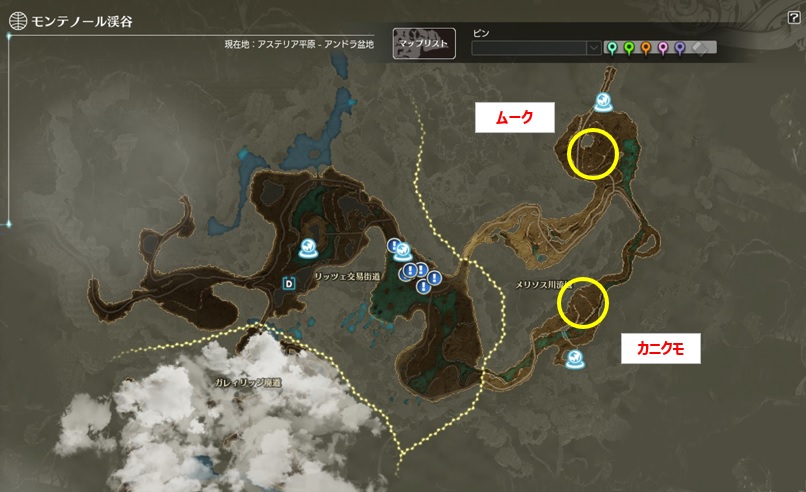Viewport: 806px width, 492px height.
Task: Select the warp portal at map's northern tip
Action: (x=604, y=101)
